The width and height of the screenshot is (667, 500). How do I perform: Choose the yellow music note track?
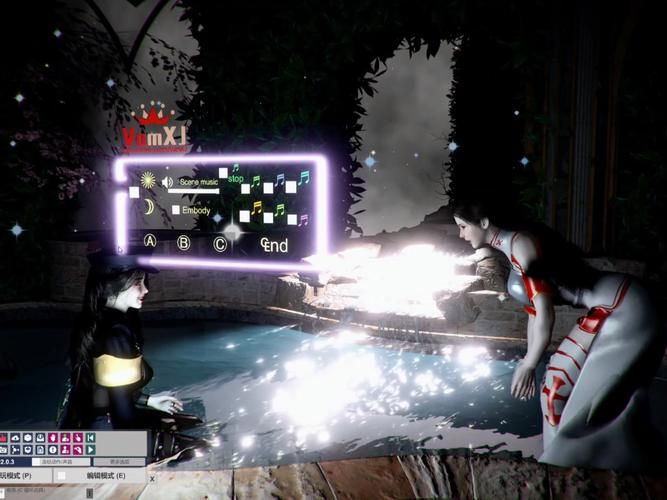coord(257,209)
